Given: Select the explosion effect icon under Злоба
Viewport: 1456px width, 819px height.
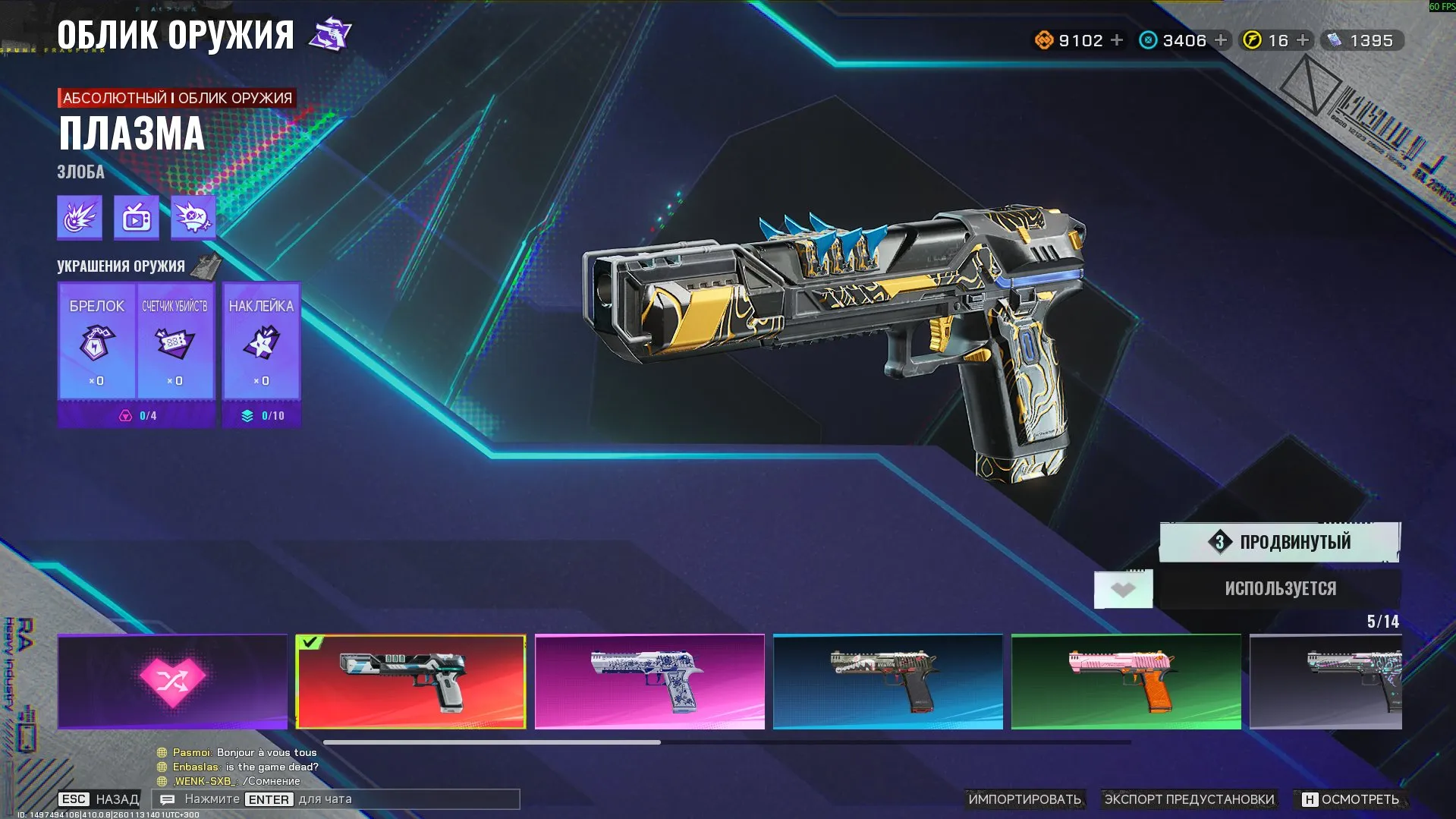Looking at the screenshot, I should point(78,216).
